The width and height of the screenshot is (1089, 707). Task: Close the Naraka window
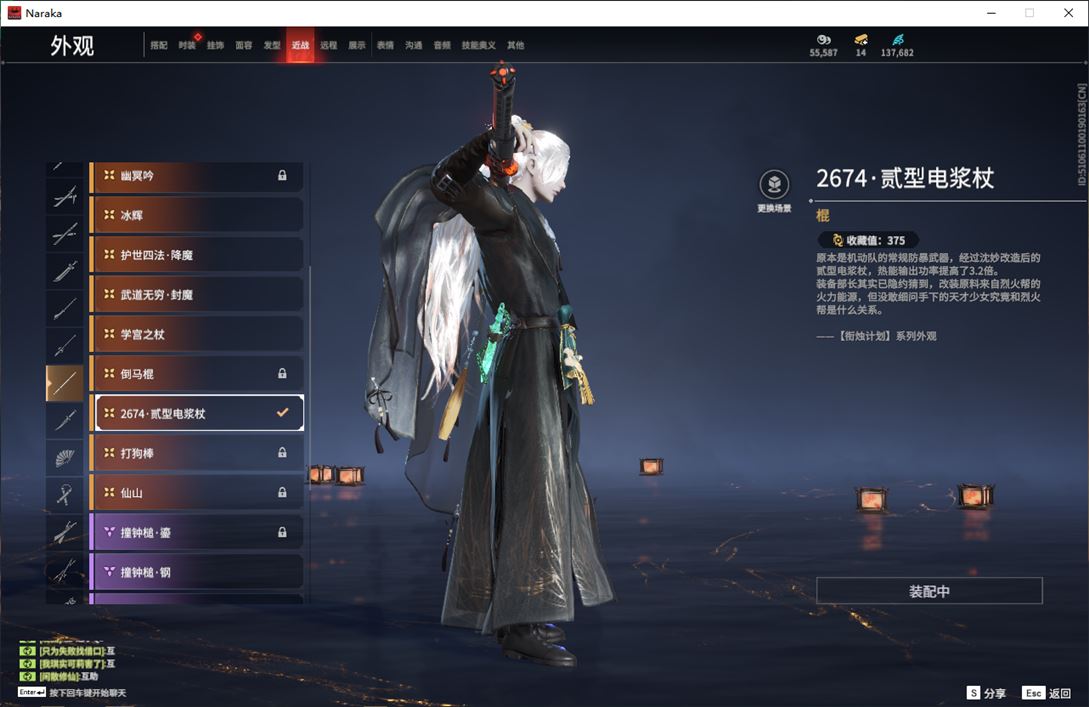click(x=1068, y=13)
